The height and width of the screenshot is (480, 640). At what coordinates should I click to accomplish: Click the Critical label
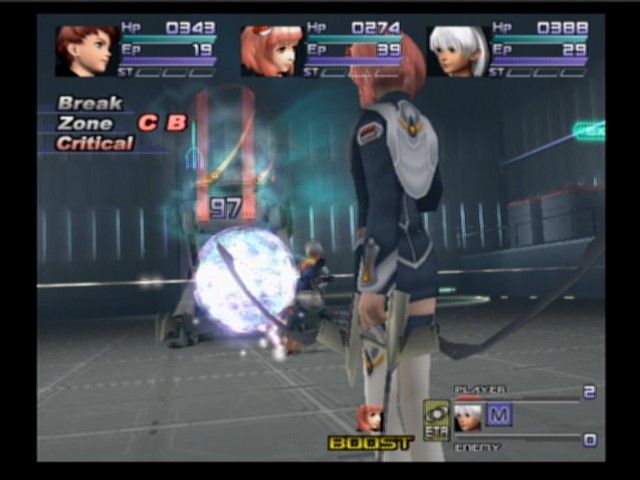point(95,143)
